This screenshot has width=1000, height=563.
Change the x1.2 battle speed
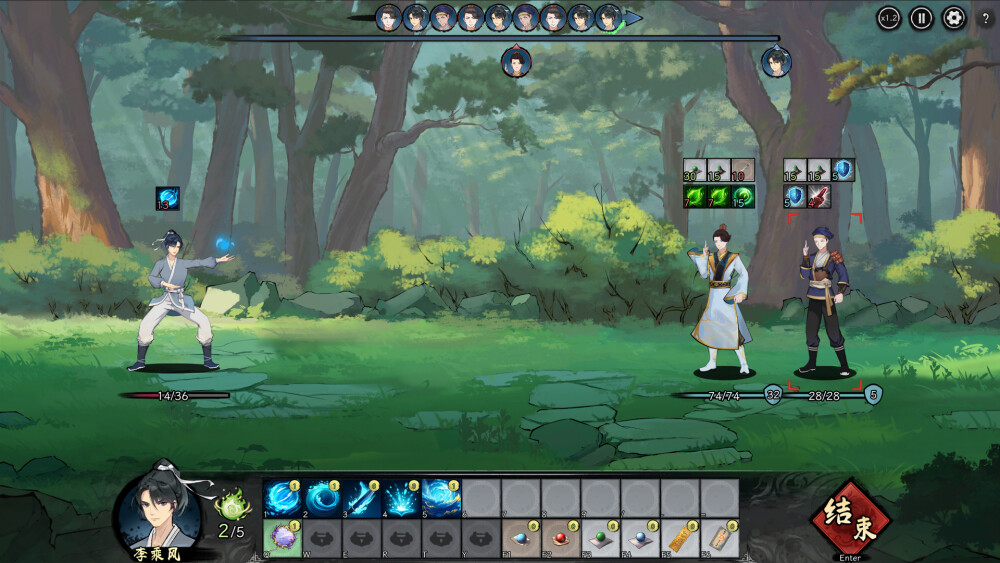pyautogui.click(x=888, y=18)
